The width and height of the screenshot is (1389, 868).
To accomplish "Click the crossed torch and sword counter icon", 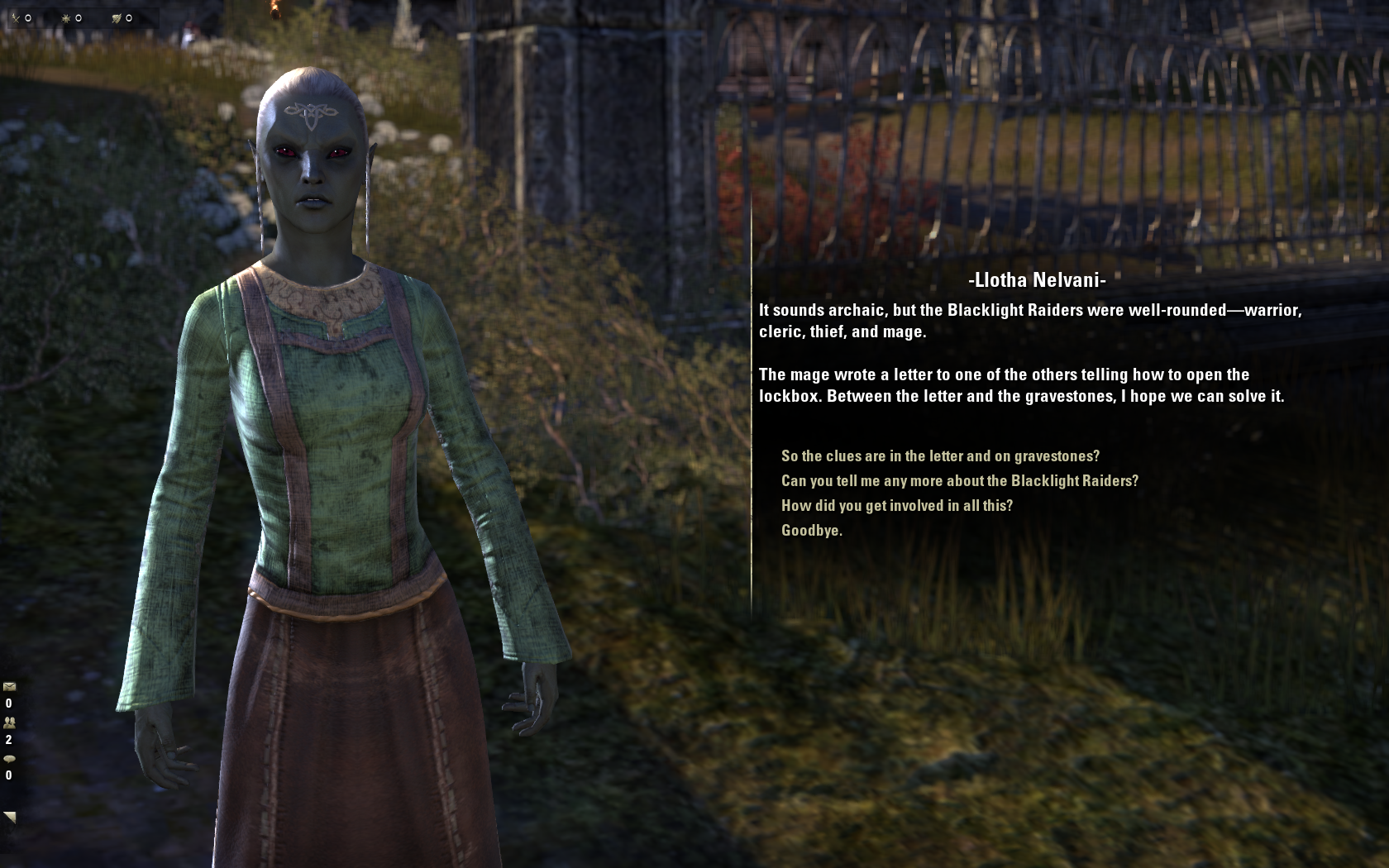I will click(x=15, y=17).
